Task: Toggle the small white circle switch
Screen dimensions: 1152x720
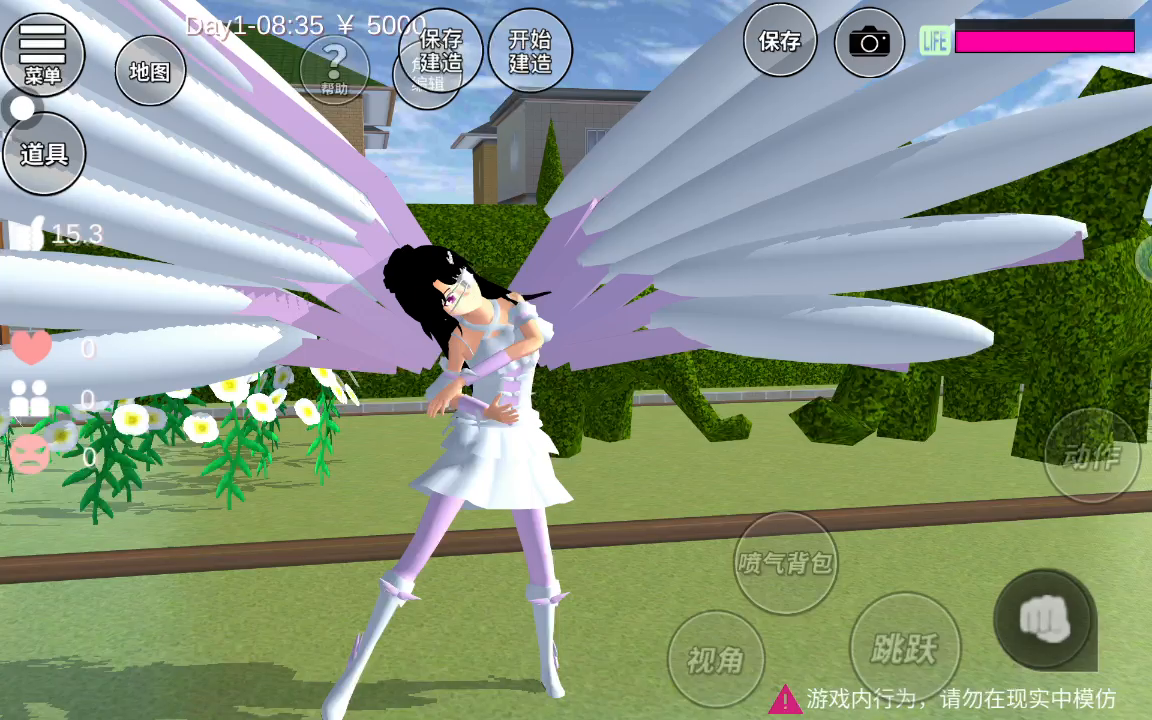Action: pyautogui.click(x=23, y=107)
